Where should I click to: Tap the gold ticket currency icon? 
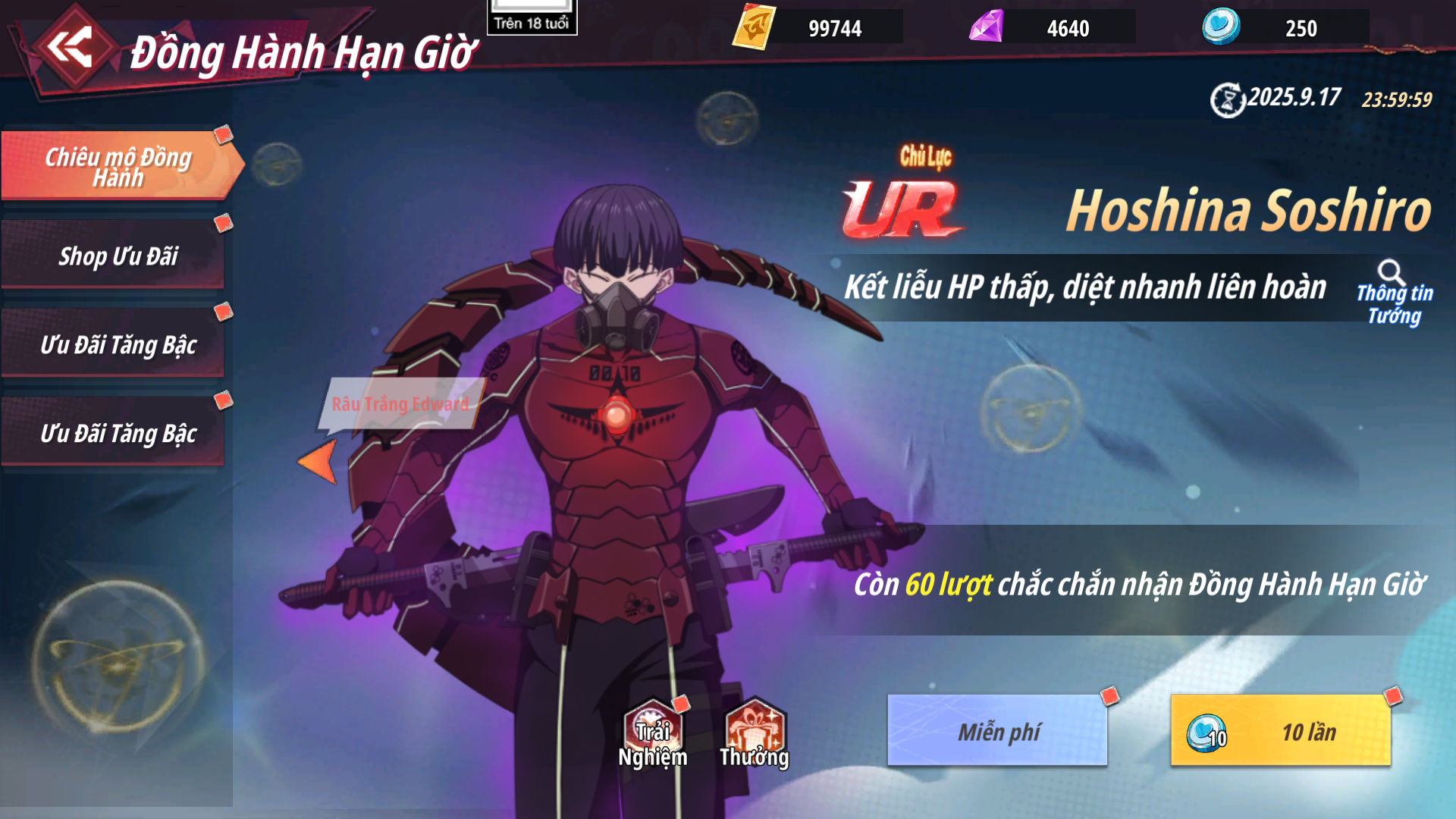[x=754, y=27]
